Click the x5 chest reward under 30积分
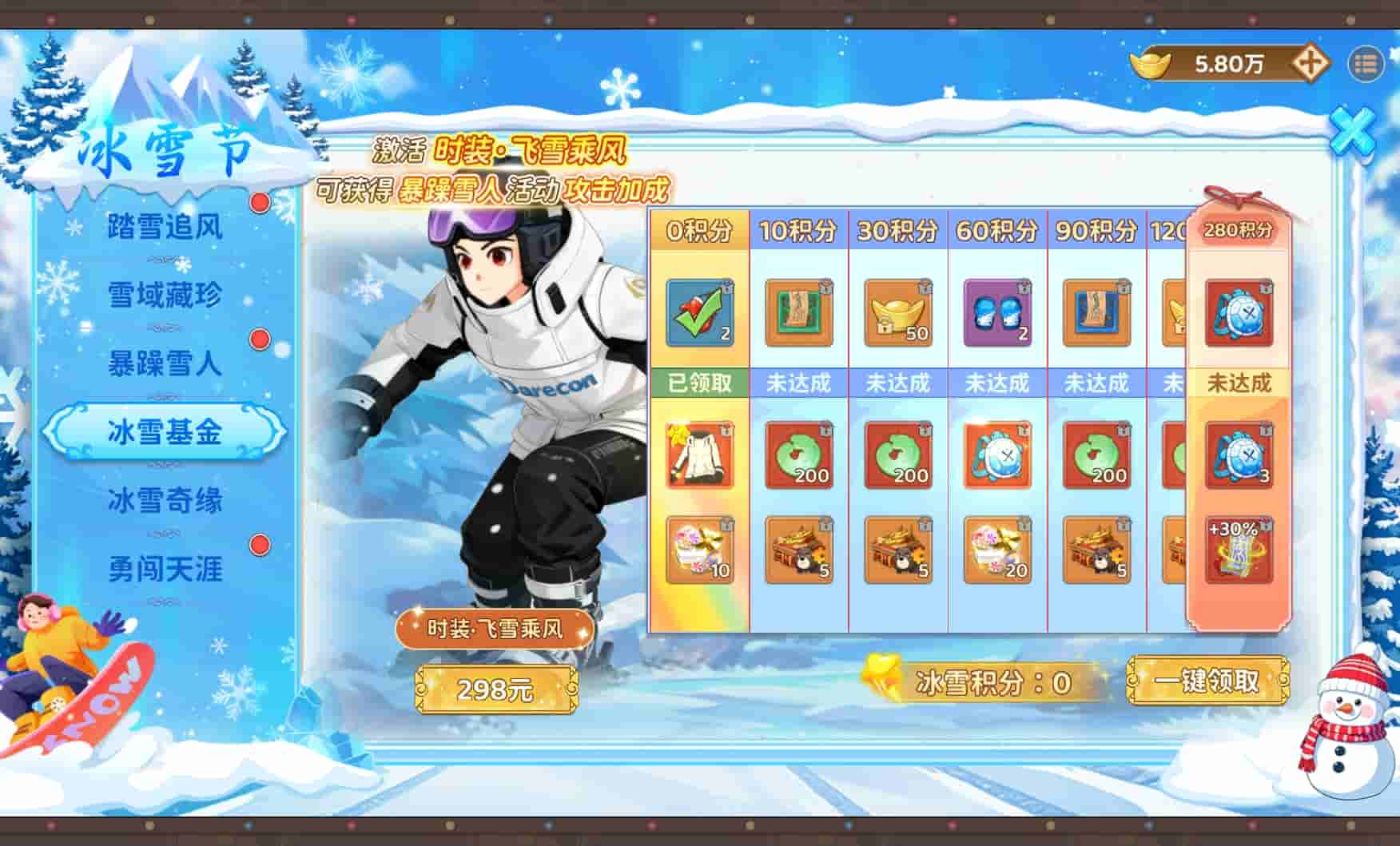This screenshot has height=846, width=1400. click(897, 551)
